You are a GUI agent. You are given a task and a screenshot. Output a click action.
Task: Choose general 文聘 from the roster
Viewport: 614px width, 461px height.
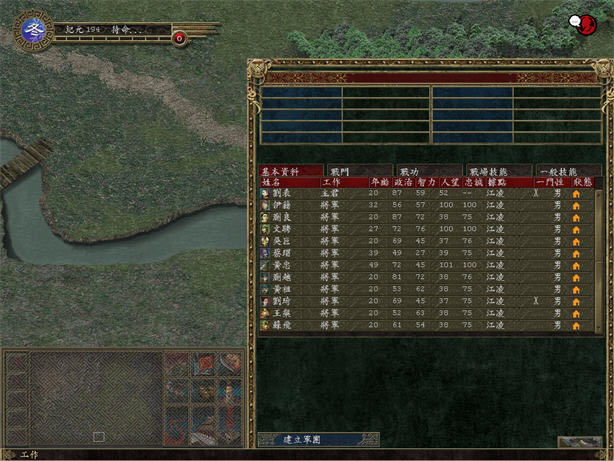click(283, 228)
